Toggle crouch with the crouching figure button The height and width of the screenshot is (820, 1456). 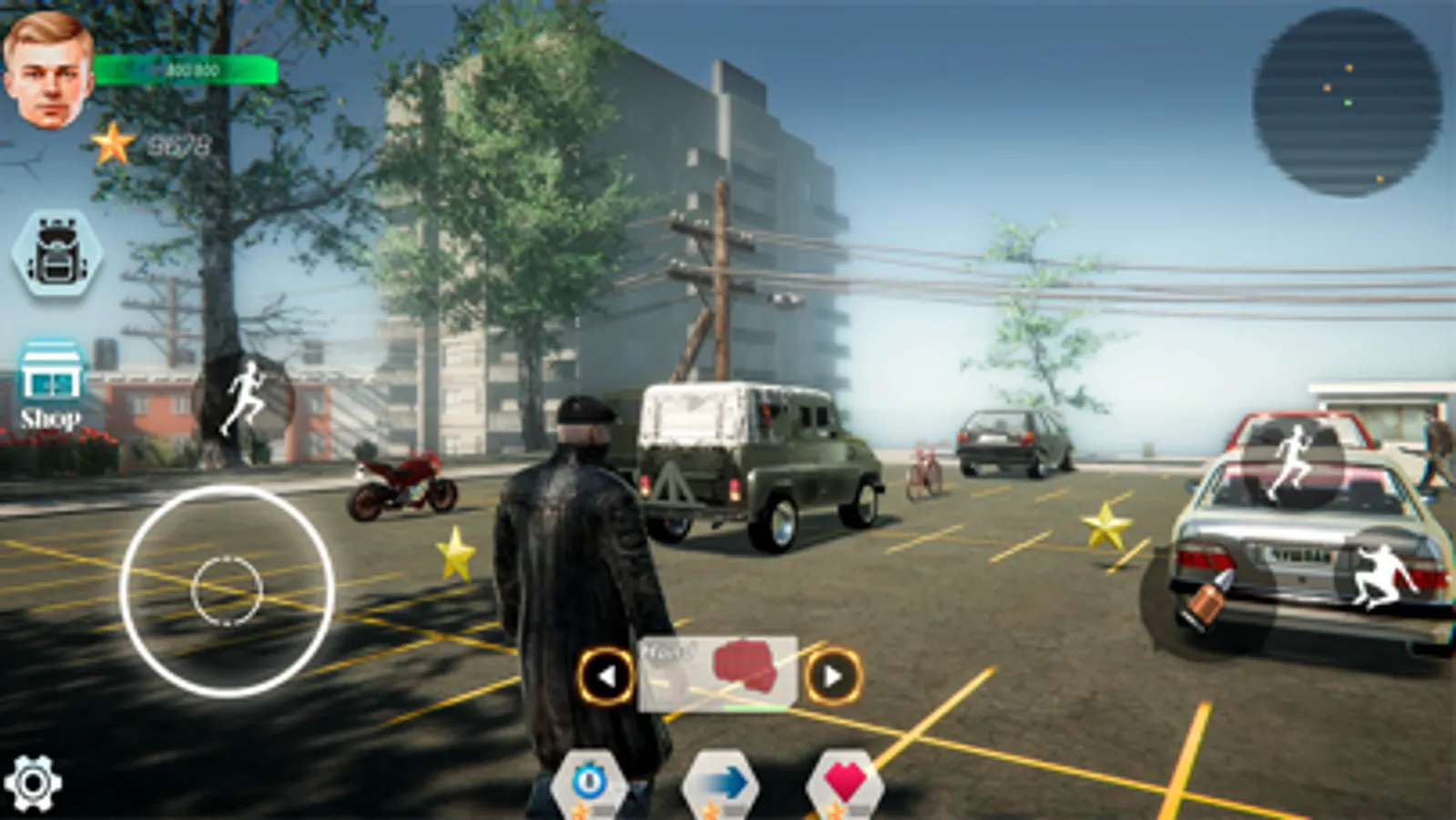1380,572
